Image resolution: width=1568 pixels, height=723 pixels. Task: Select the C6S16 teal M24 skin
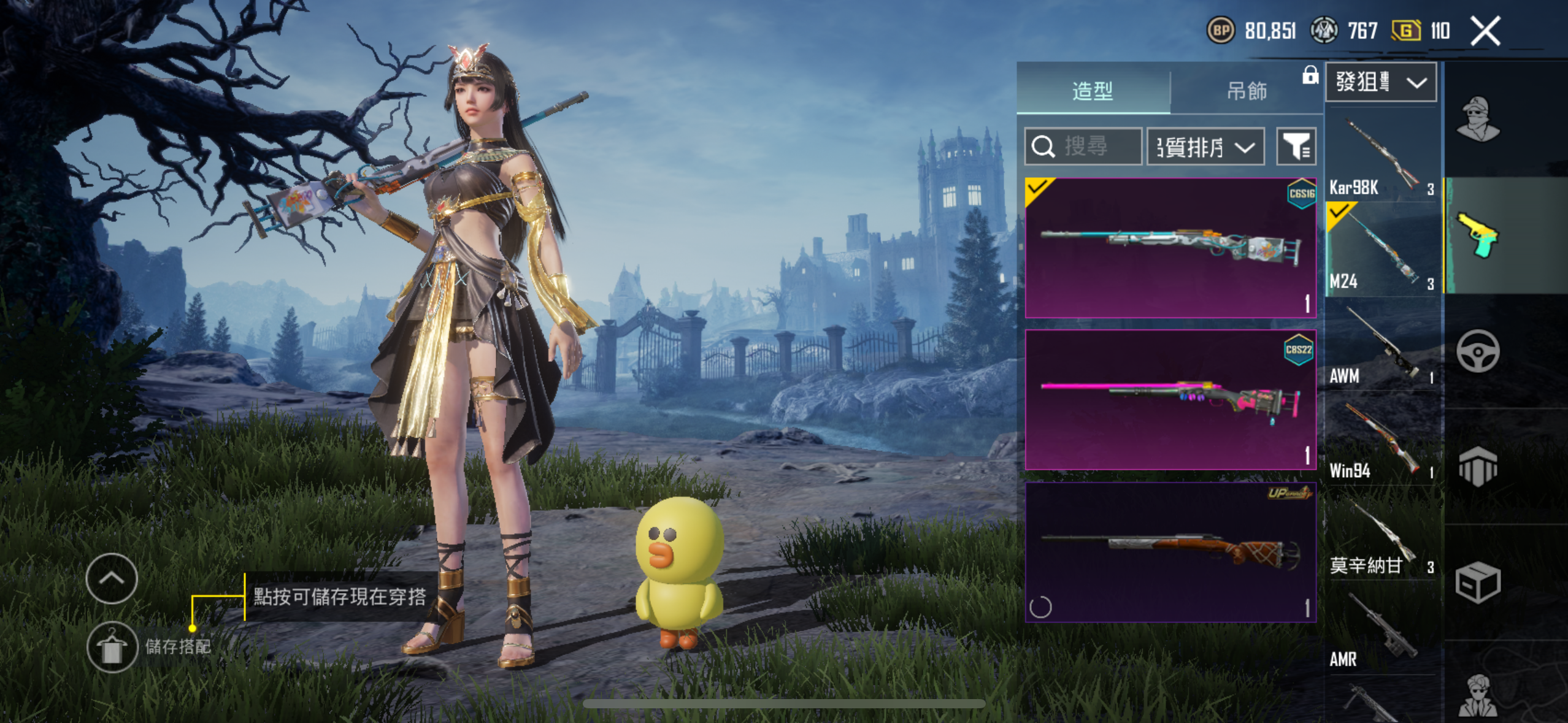click(1170, 248)
